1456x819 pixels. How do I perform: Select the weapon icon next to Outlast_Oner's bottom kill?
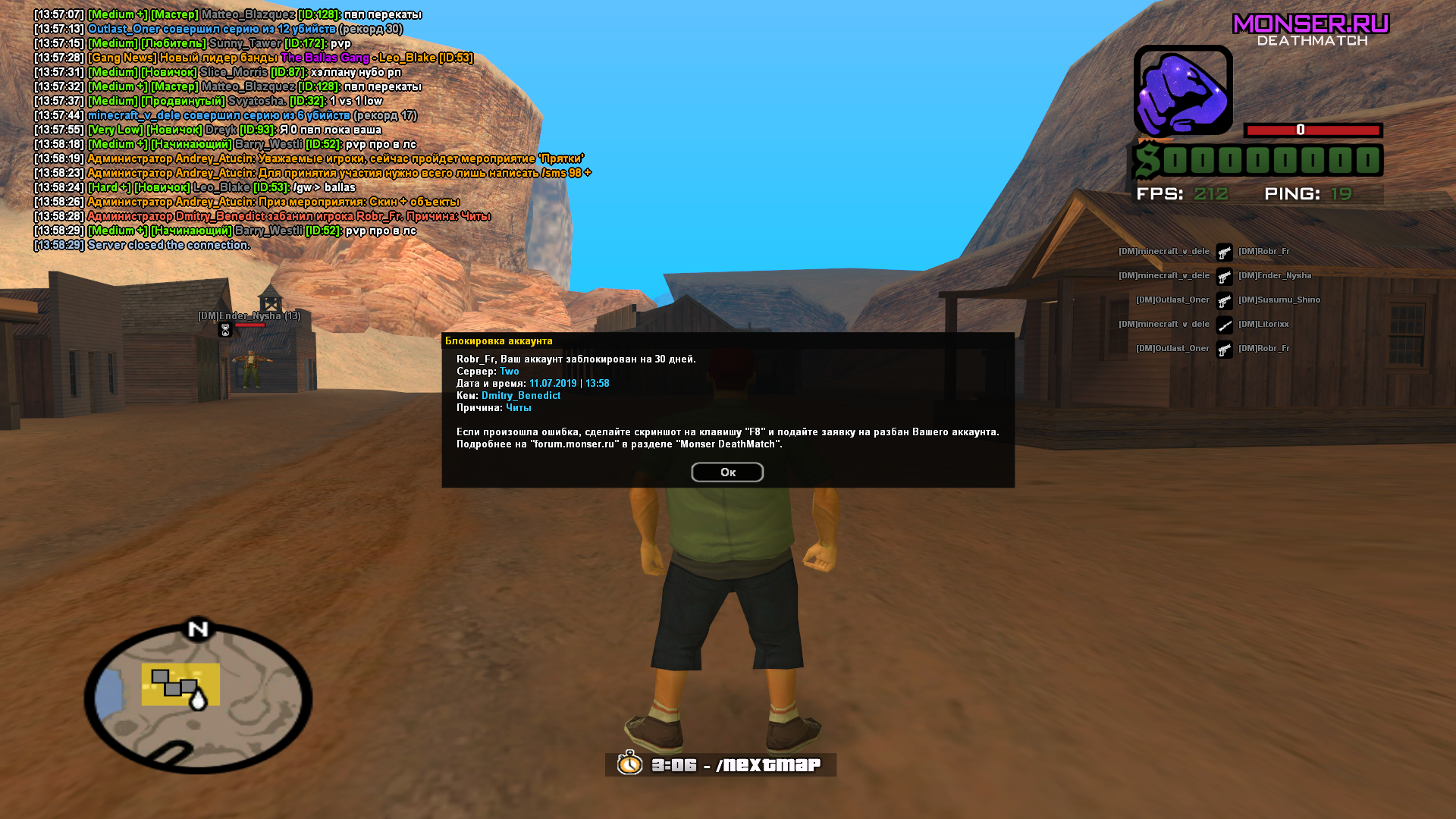(x=1224, y=348)
